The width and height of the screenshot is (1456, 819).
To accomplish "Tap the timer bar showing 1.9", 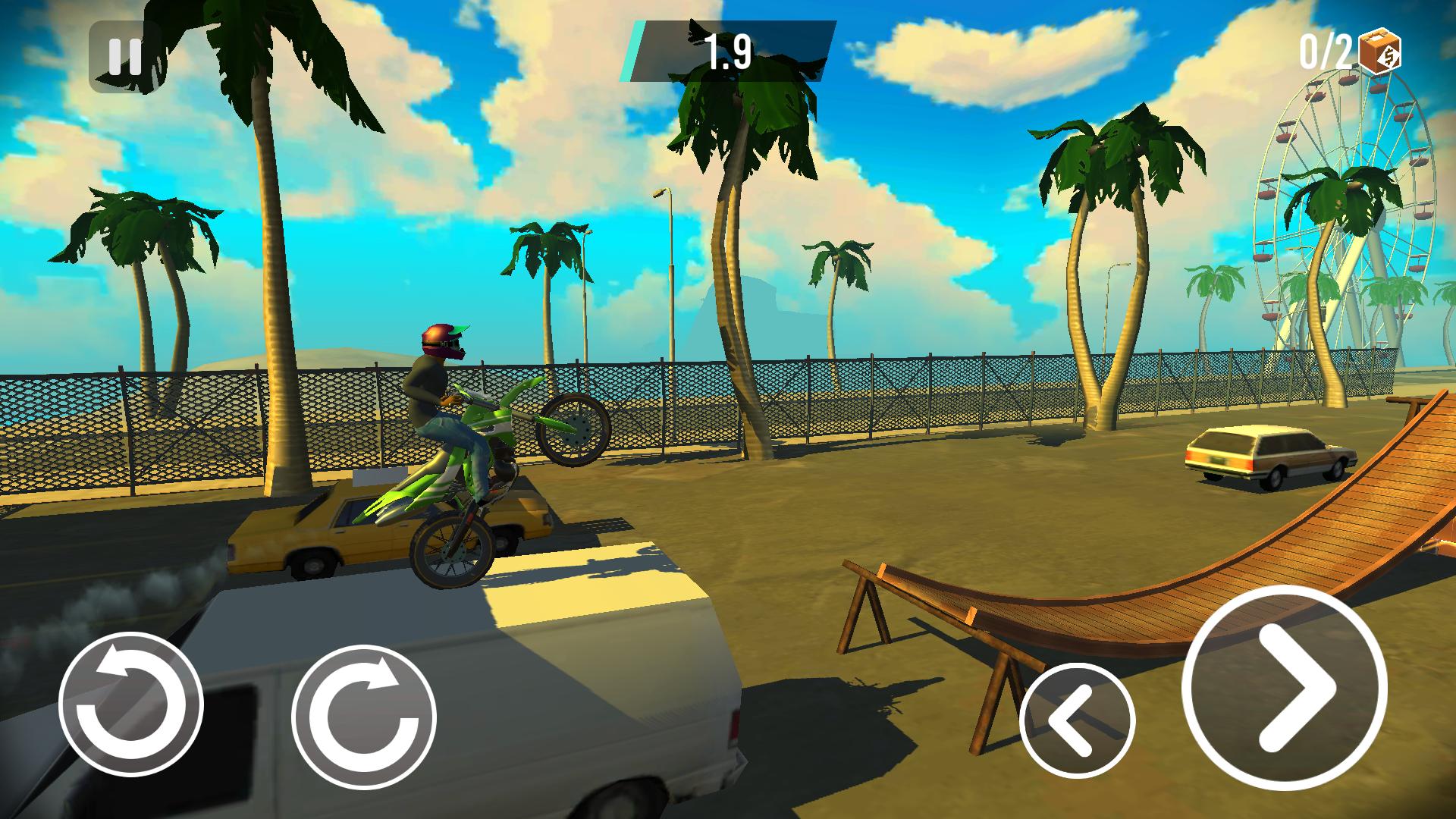I will point(730,49).
